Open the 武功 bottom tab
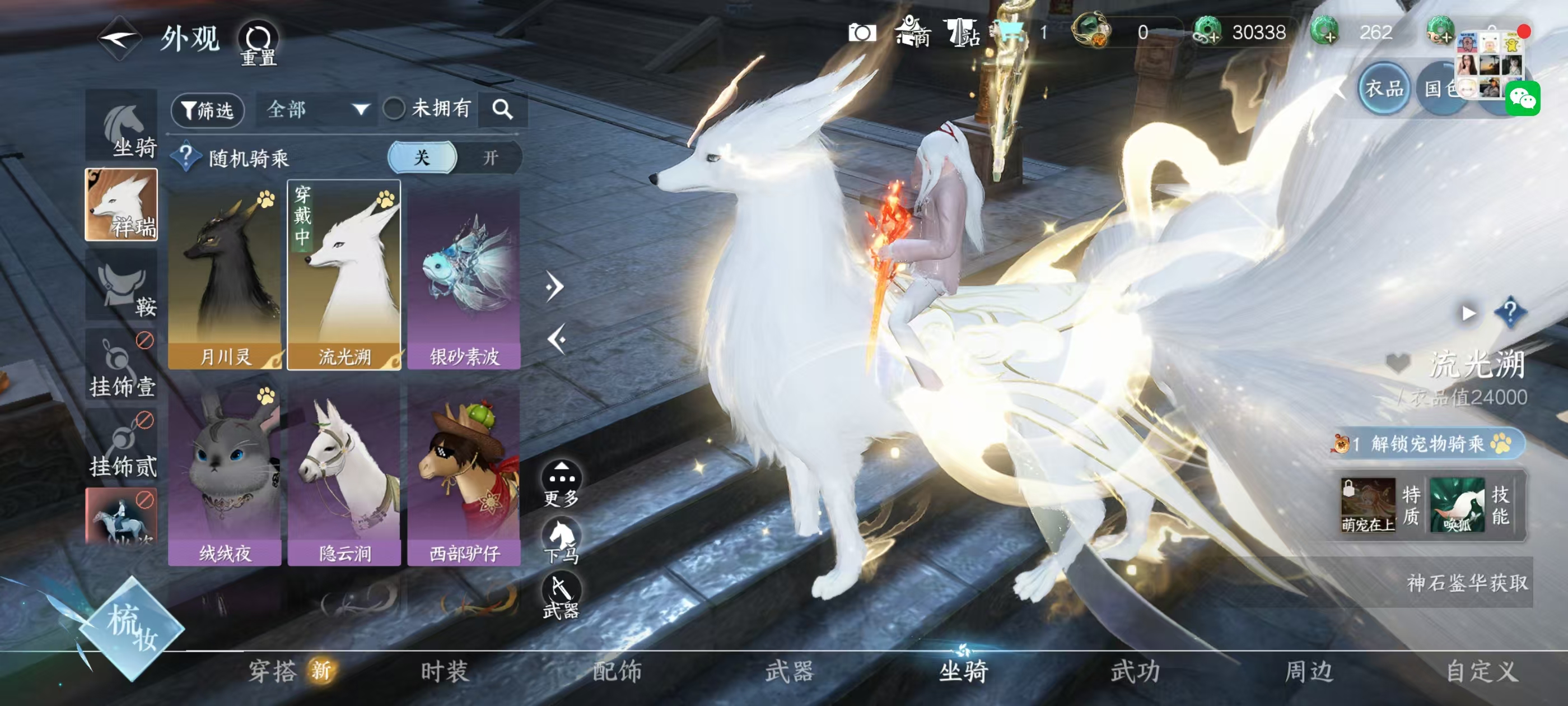The height and width of the screenshot is (706, 1568). (x=1135, y=671)
